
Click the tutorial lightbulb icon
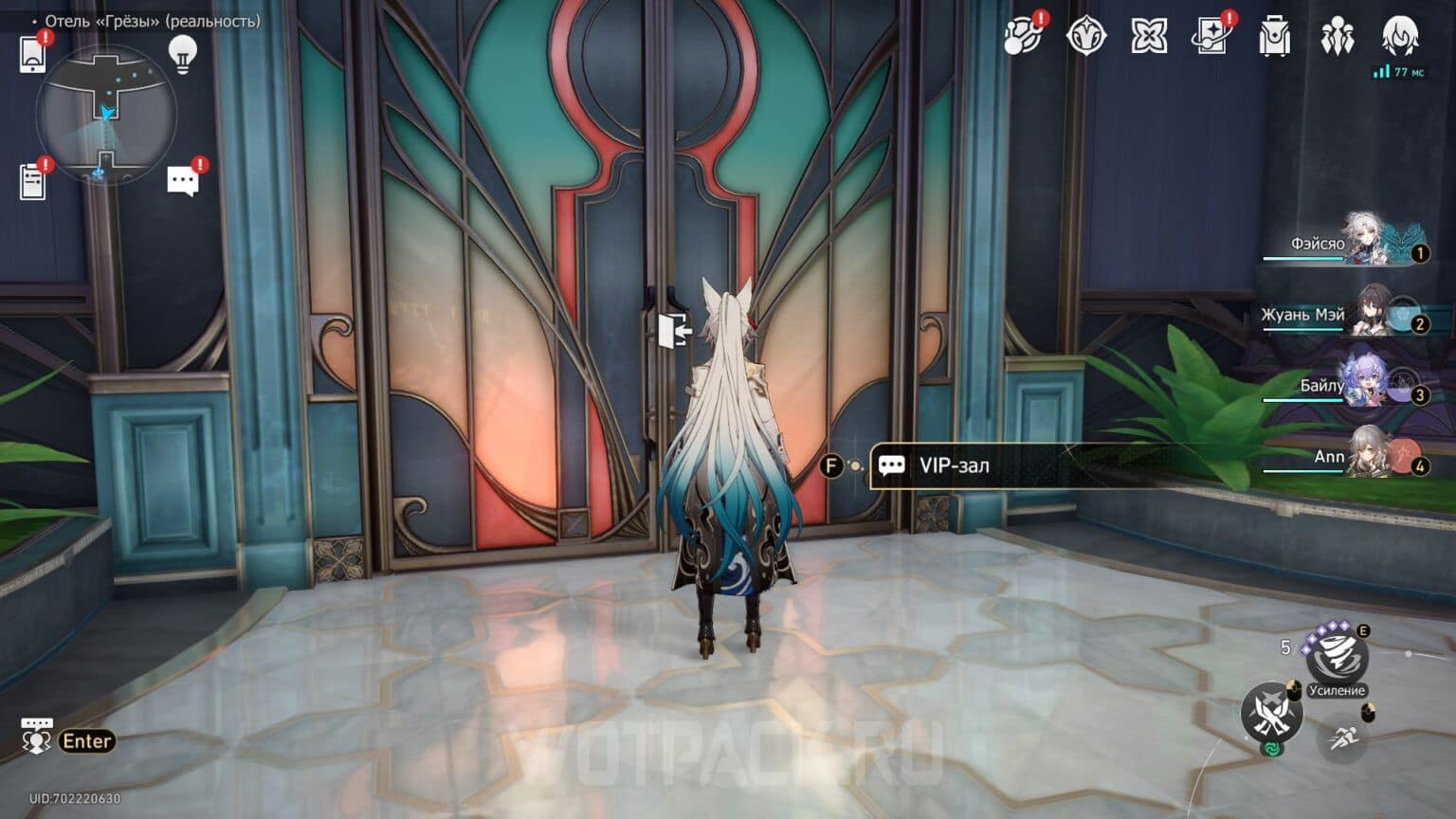click(x=182, y=54)
